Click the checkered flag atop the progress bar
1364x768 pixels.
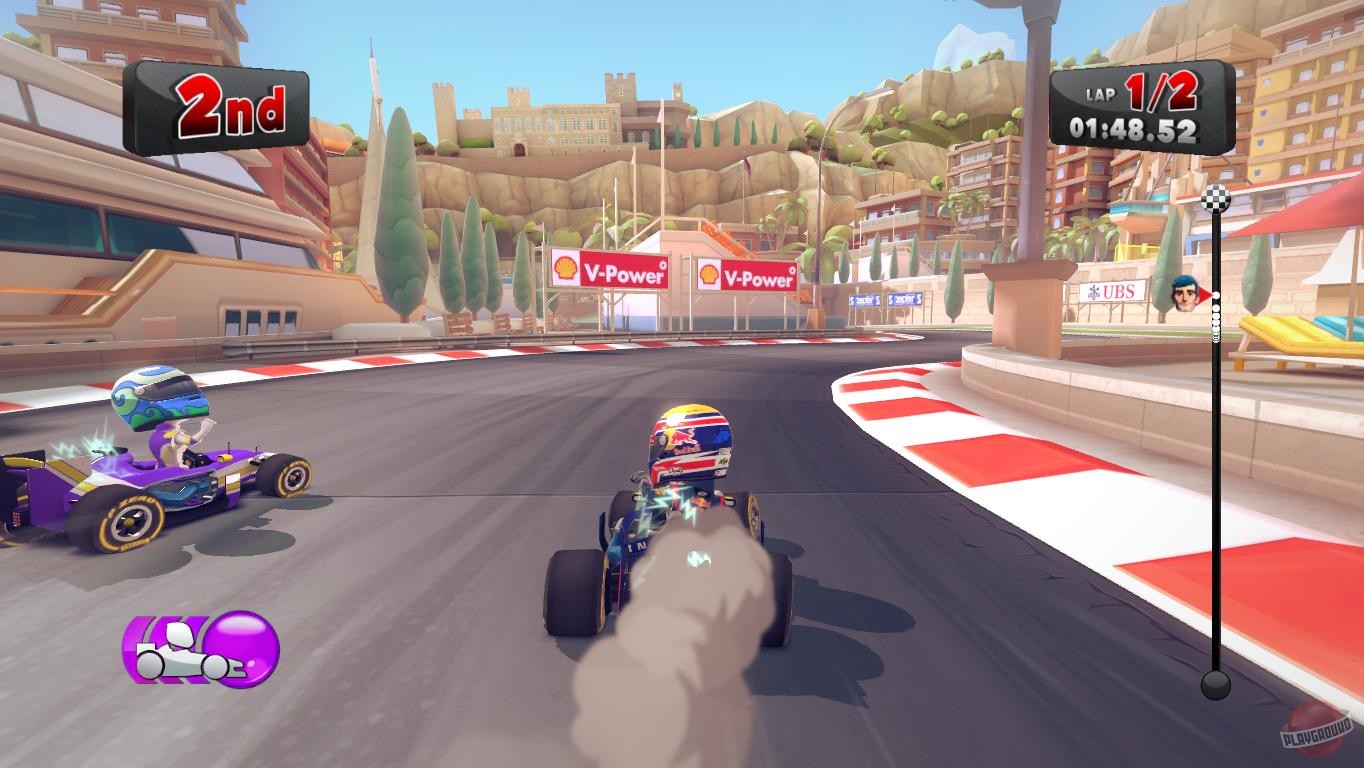coord(1215,198)
